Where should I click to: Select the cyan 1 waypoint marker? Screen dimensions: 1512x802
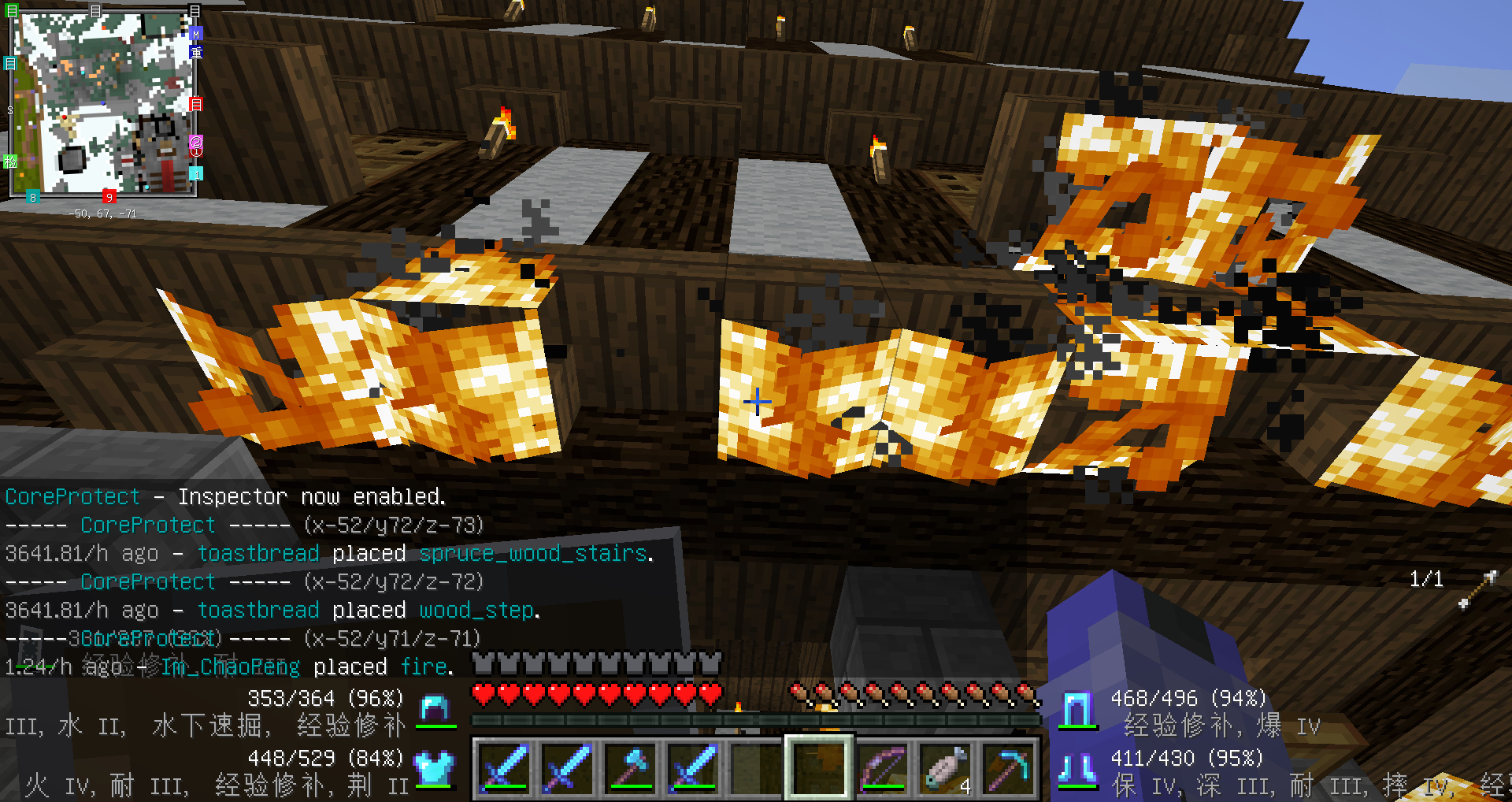pos(196,173)
